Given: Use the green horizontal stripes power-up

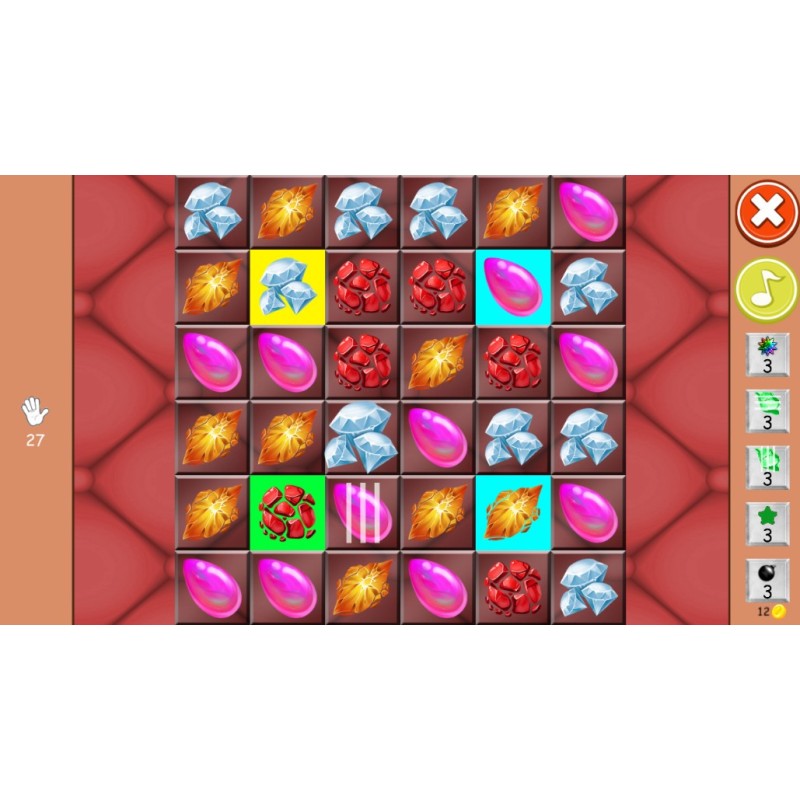Looking at the screenshot, I should tap(767, 411).
